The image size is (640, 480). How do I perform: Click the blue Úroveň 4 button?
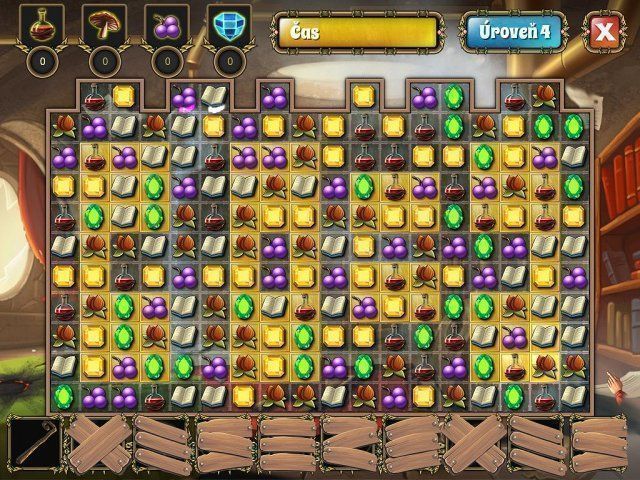[x=513, y=31]
